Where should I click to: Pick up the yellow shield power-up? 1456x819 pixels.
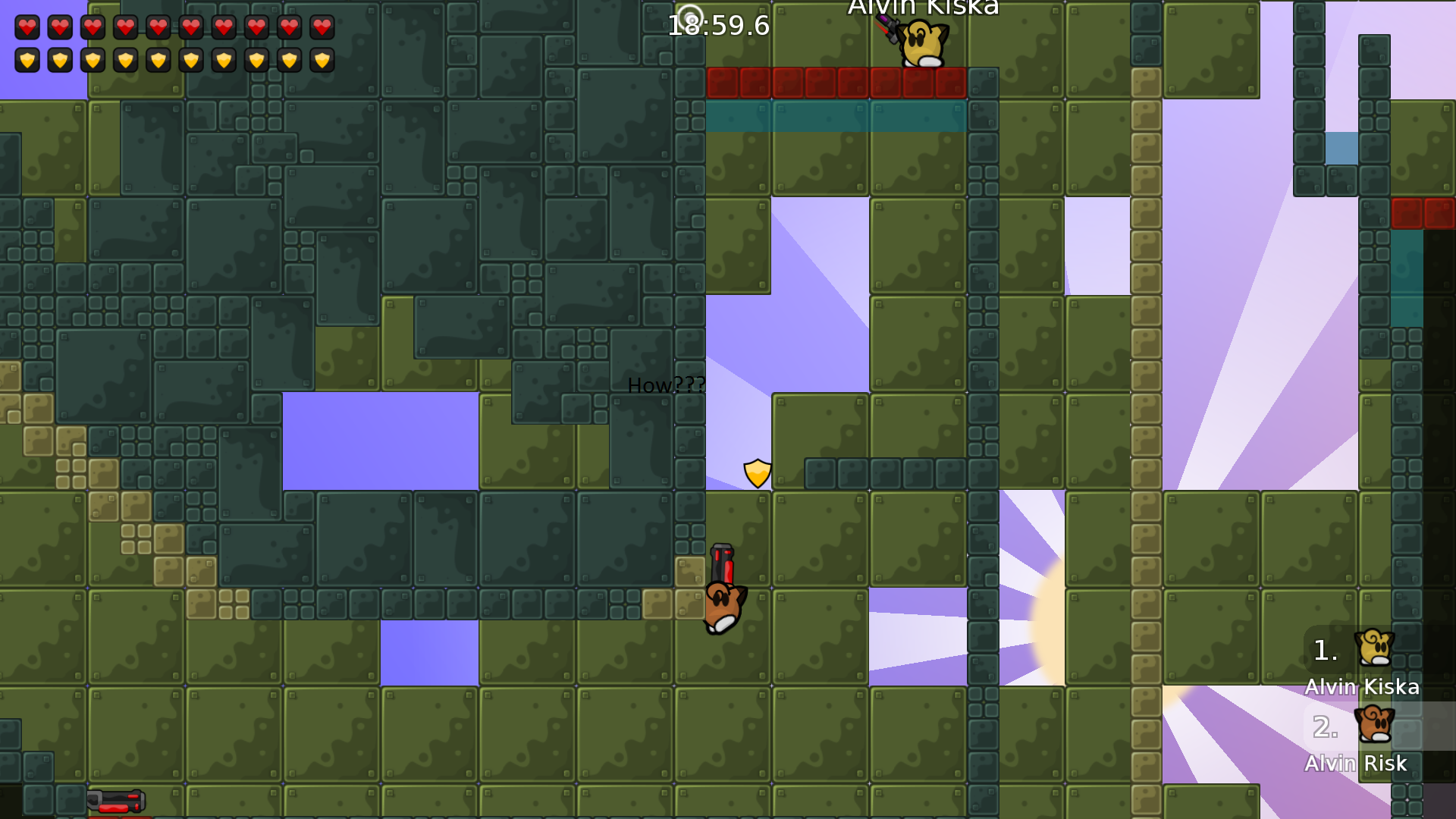click(x=756, y=472)
